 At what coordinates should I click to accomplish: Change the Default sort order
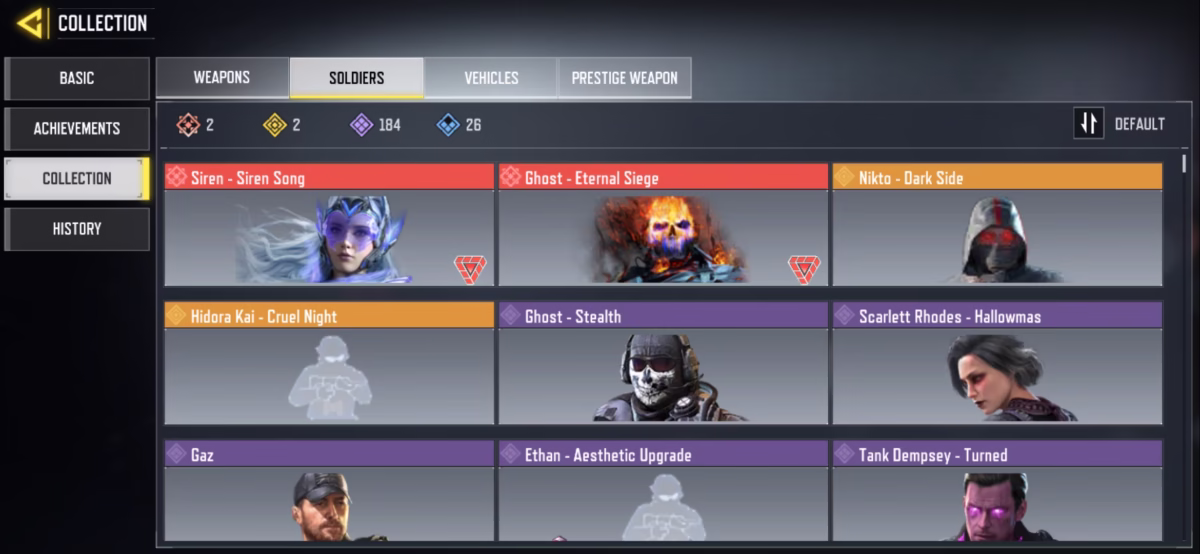(x=1120, y=124)
